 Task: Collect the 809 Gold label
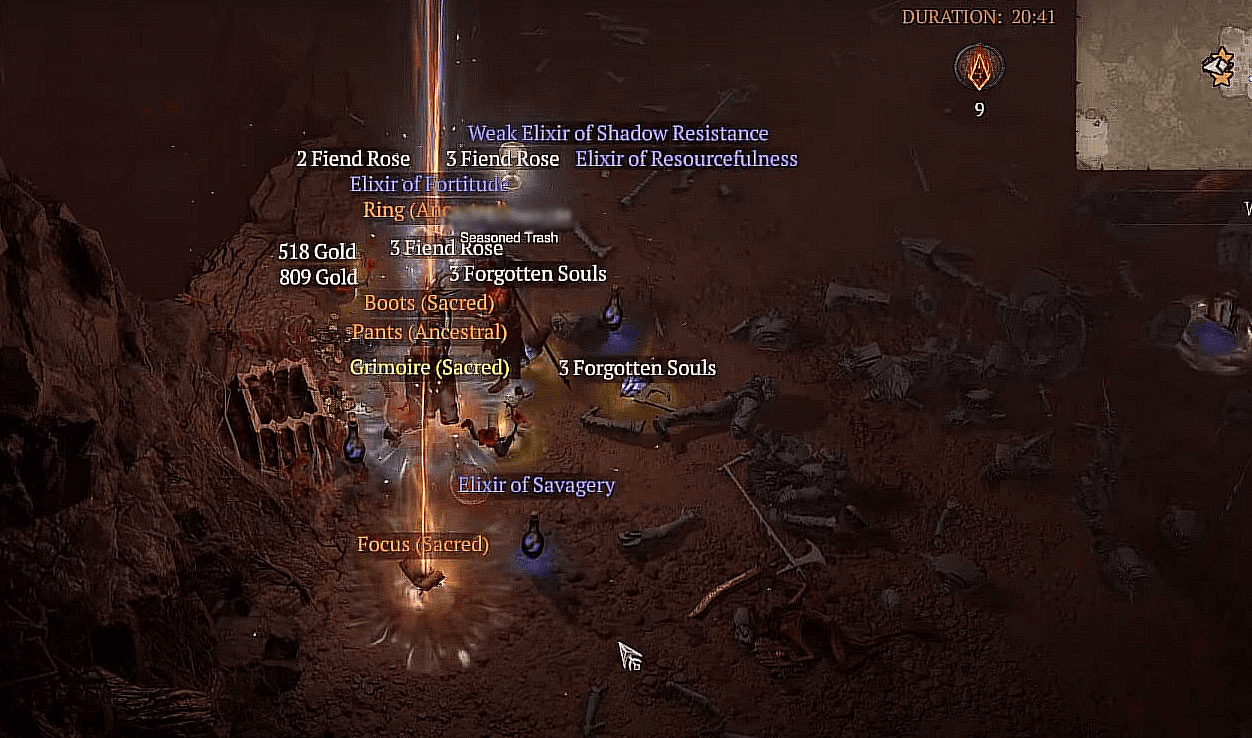click(318, 277)
